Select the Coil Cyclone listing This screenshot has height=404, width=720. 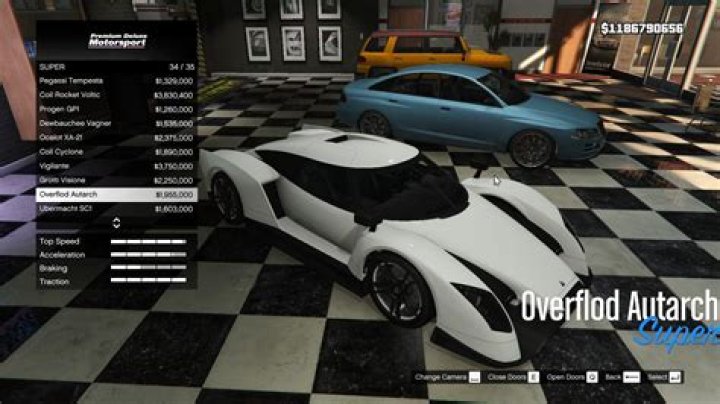[x=115, y=151]
